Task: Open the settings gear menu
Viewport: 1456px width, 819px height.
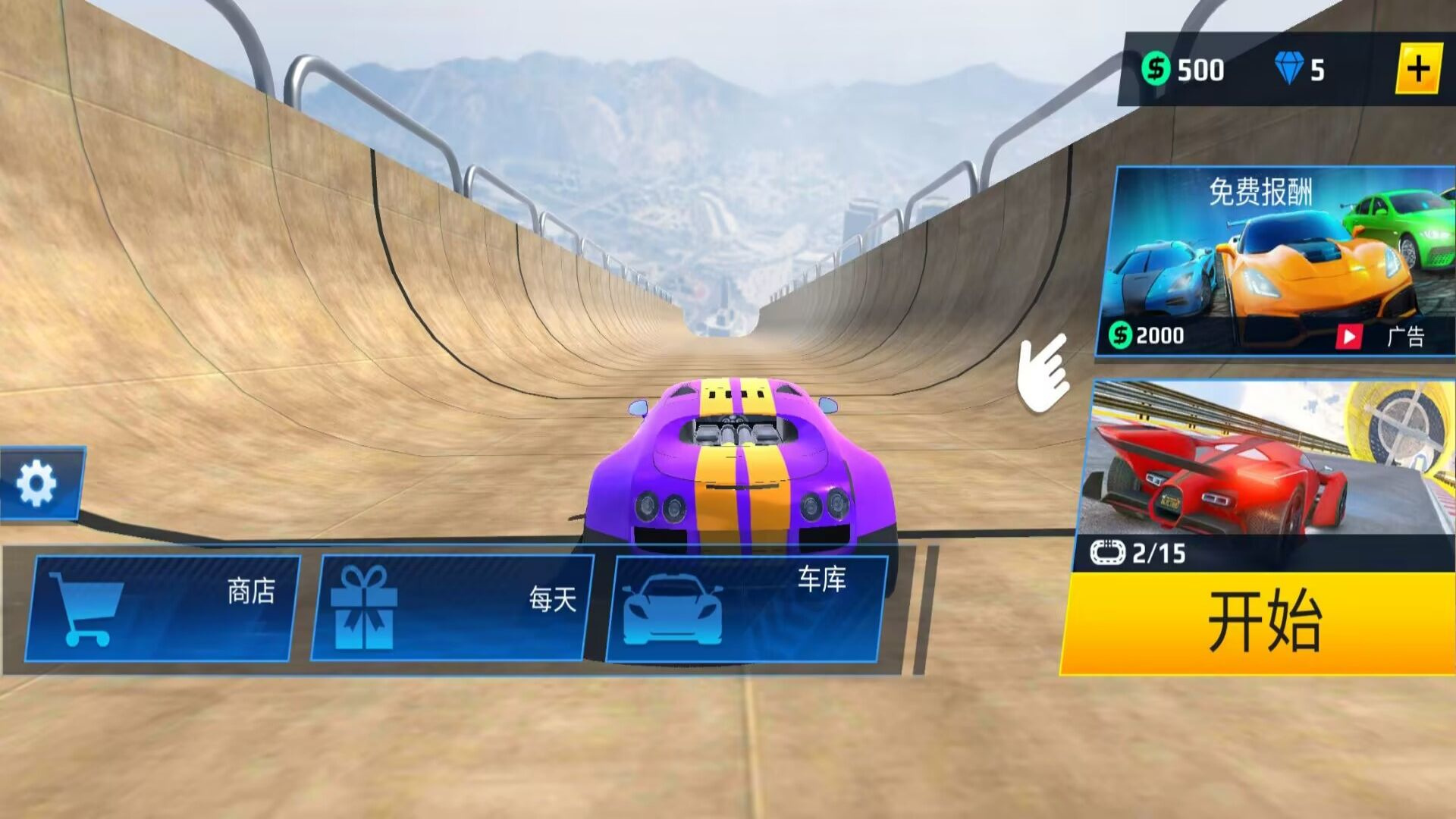Action: click(x=37, y=483)
